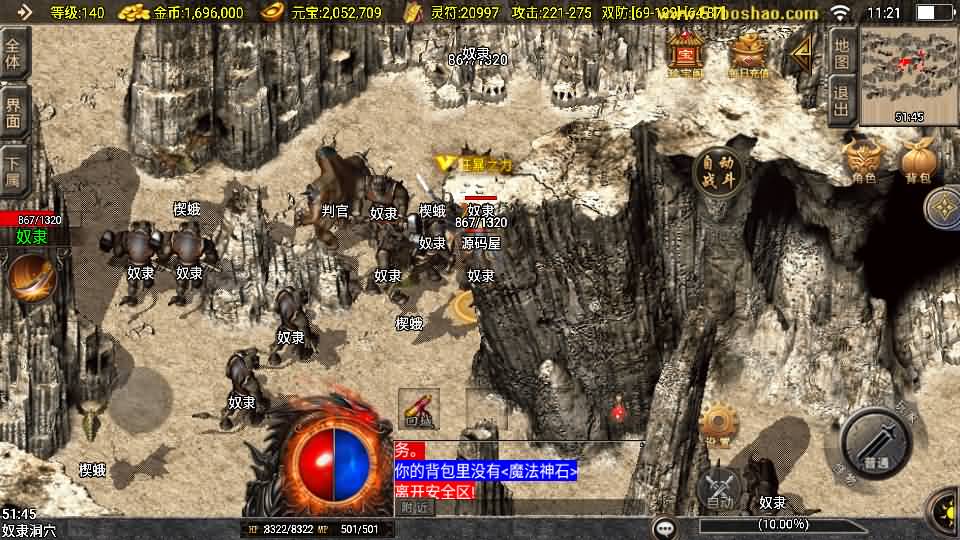Open the 角色 character sheet
Screen dimensions: 960x540
pos(864,160)
